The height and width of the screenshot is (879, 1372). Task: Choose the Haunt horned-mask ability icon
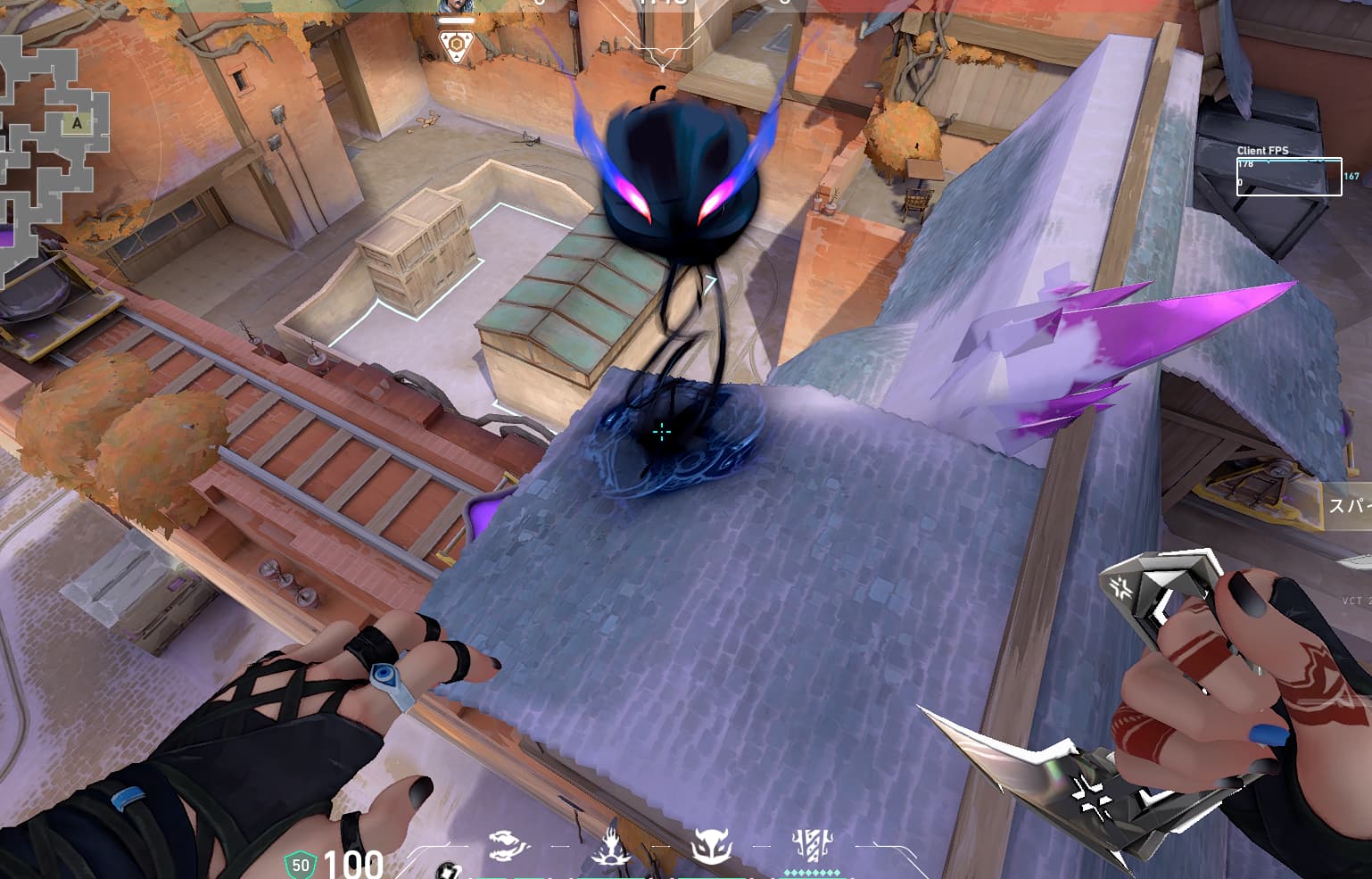[712, 843]
